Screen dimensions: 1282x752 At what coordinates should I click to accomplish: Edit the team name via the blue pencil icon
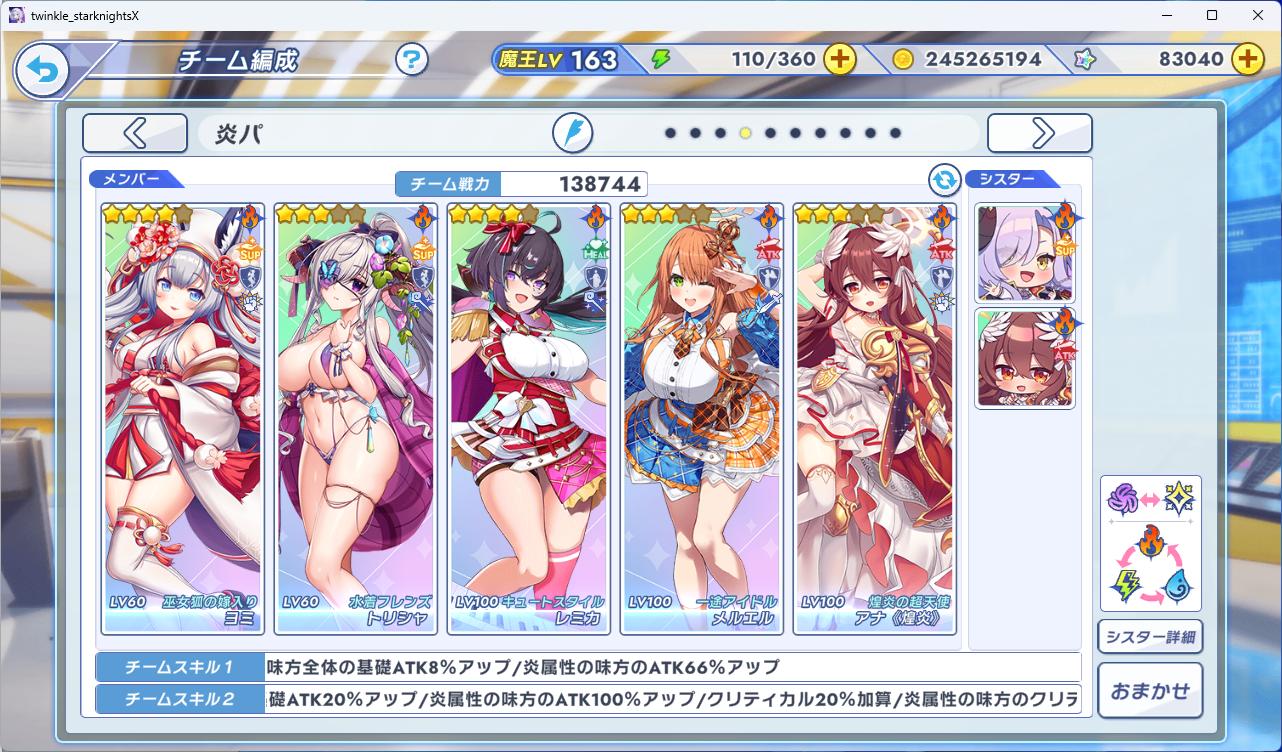(573, 133)
